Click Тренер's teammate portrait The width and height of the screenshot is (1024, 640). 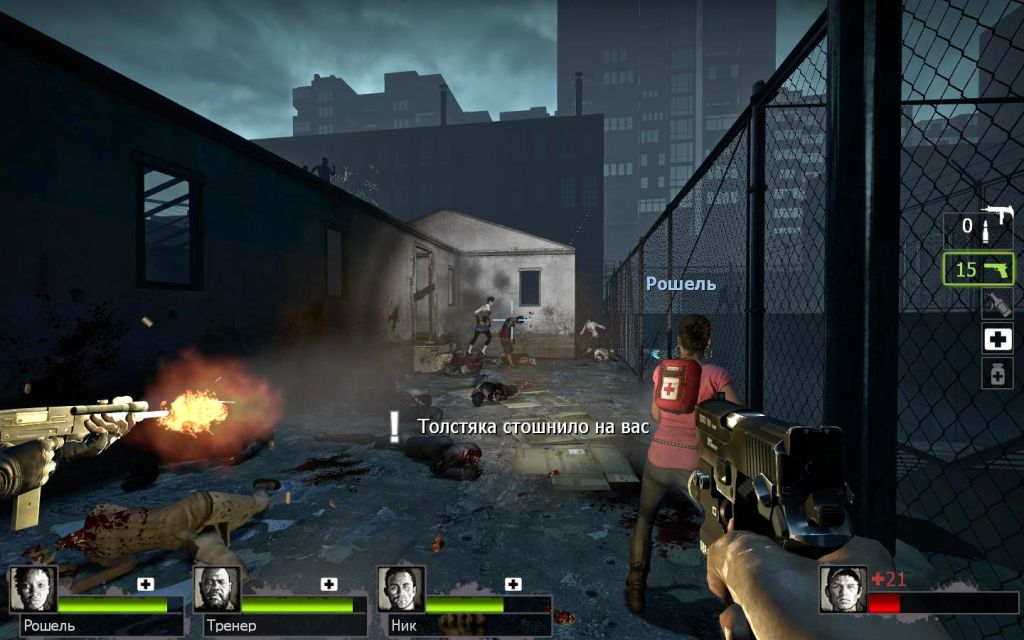[x=217, y=589]
